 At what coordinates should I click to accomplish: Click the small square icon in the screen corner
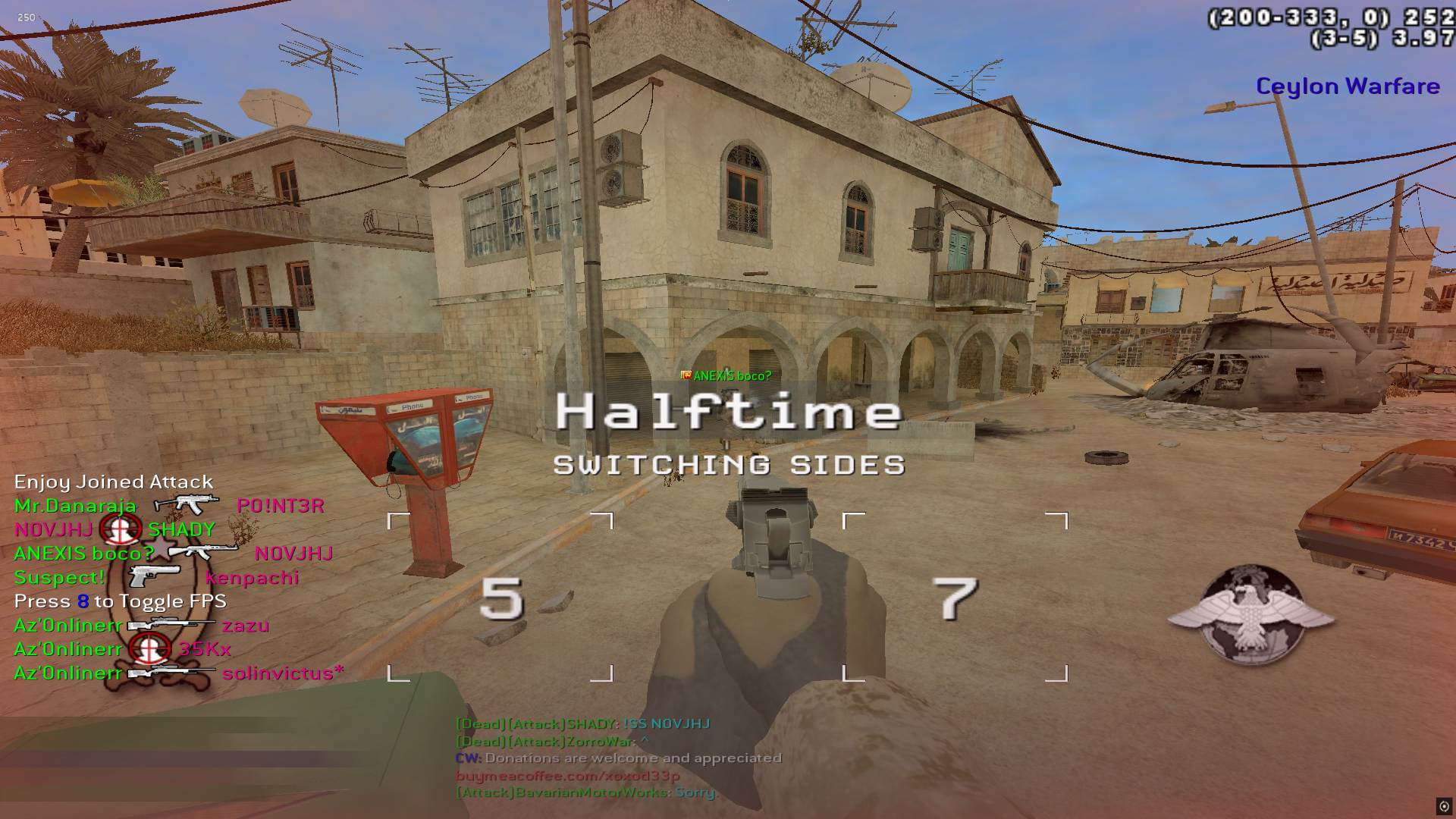point(1444,806)
